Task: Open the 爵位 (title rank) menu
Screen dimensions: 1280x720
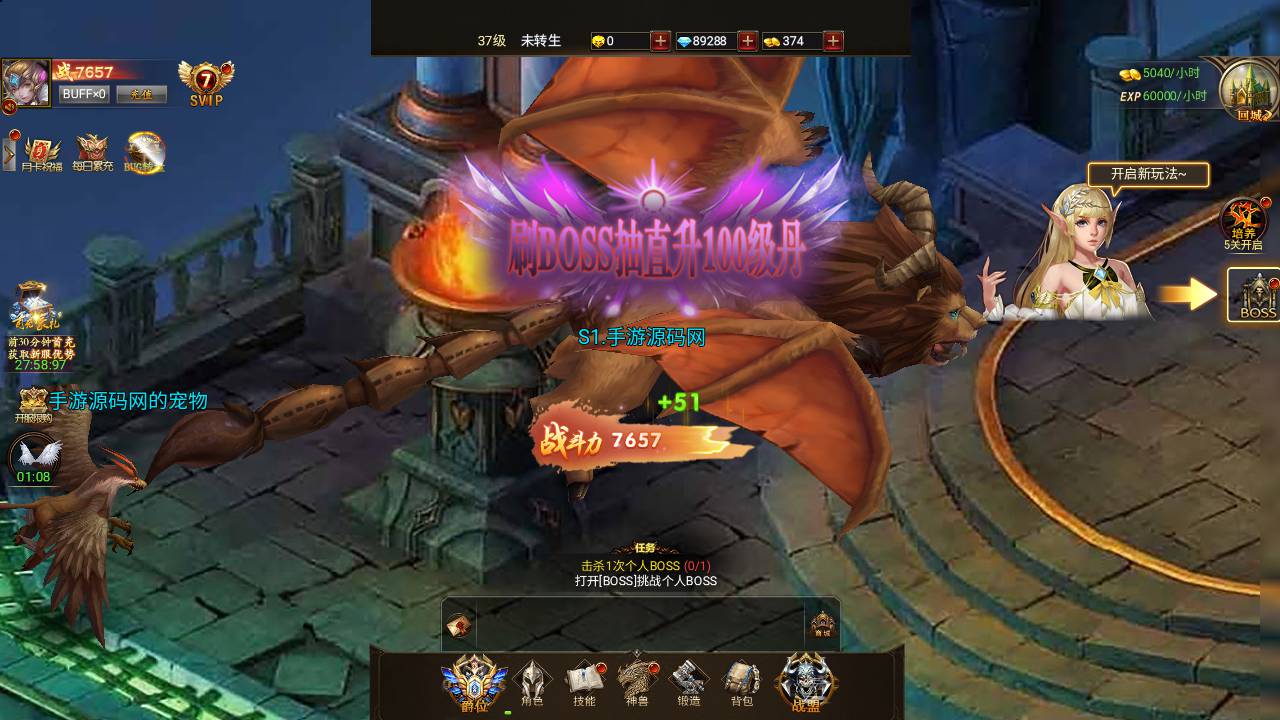Action: point(474,682)
